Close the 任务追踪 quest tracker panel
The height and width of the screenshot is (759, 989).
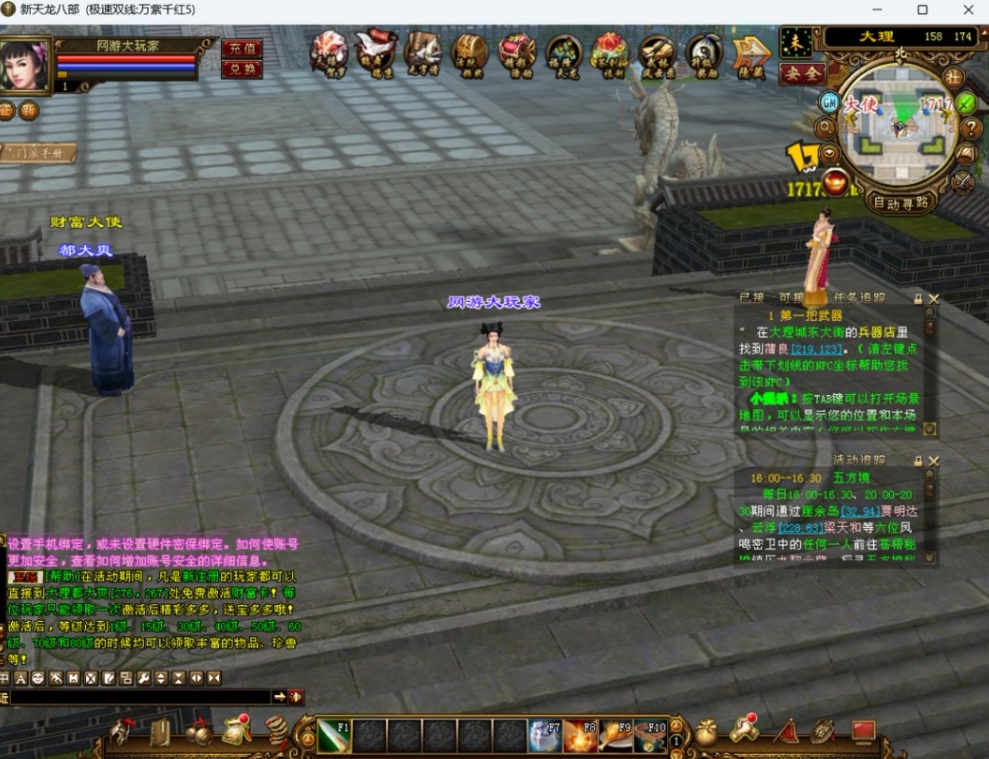(934, 298)
